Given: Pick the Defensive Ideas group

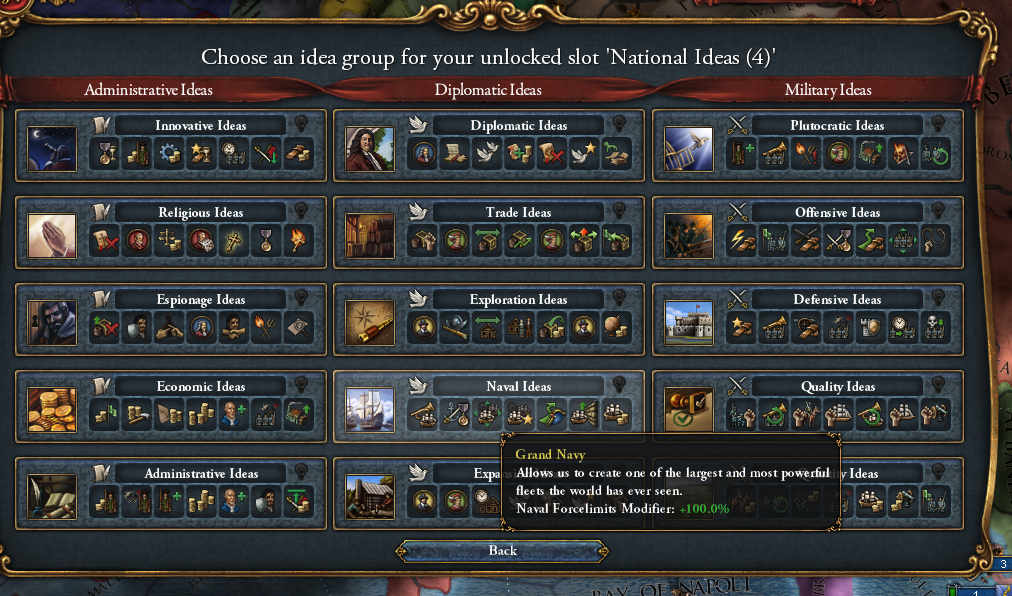Looking at the screenshot, I should [836, 300].
